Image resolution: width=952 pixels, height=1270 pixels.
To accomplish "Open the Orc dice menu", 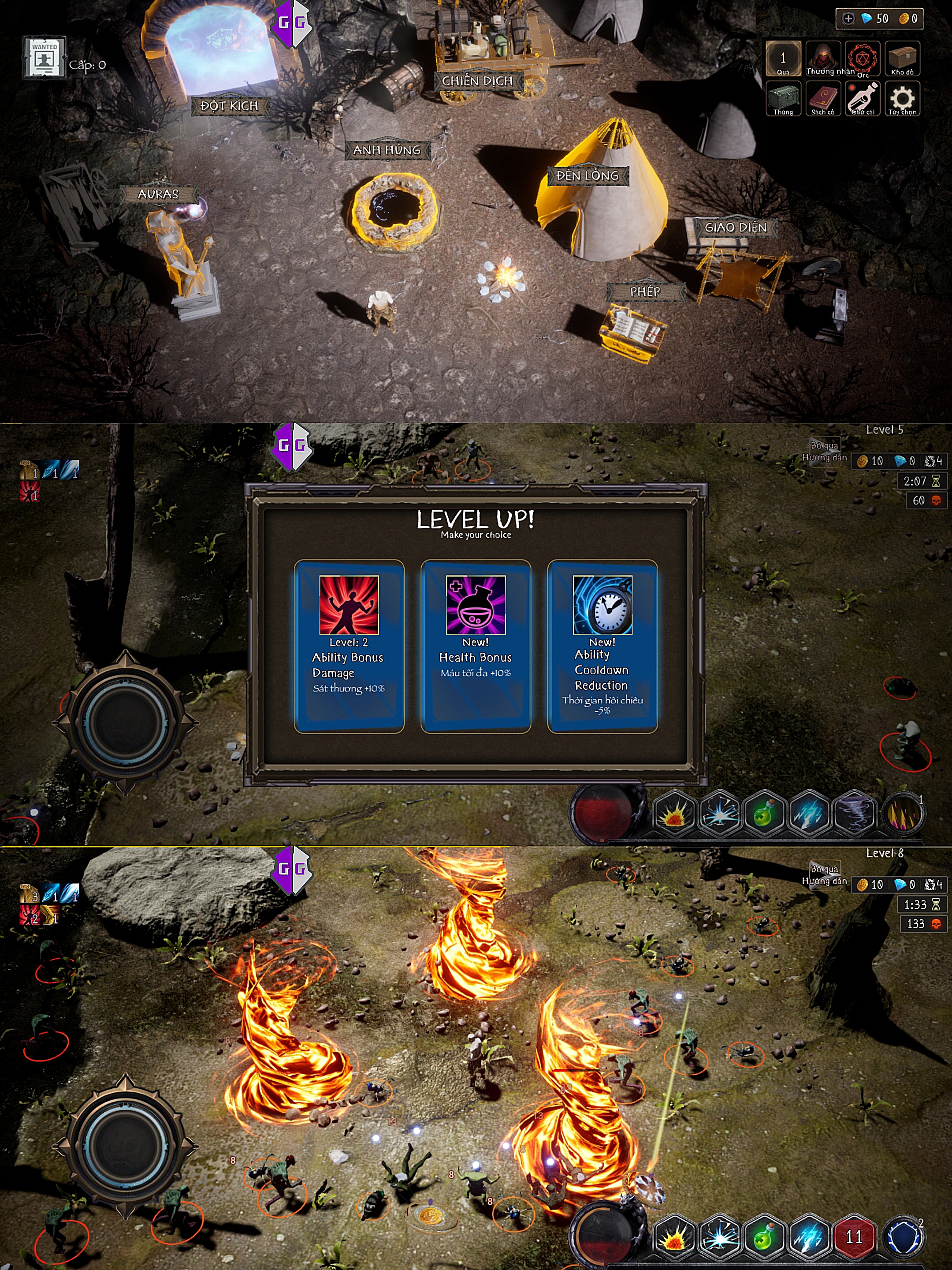I will coord(863,59).
